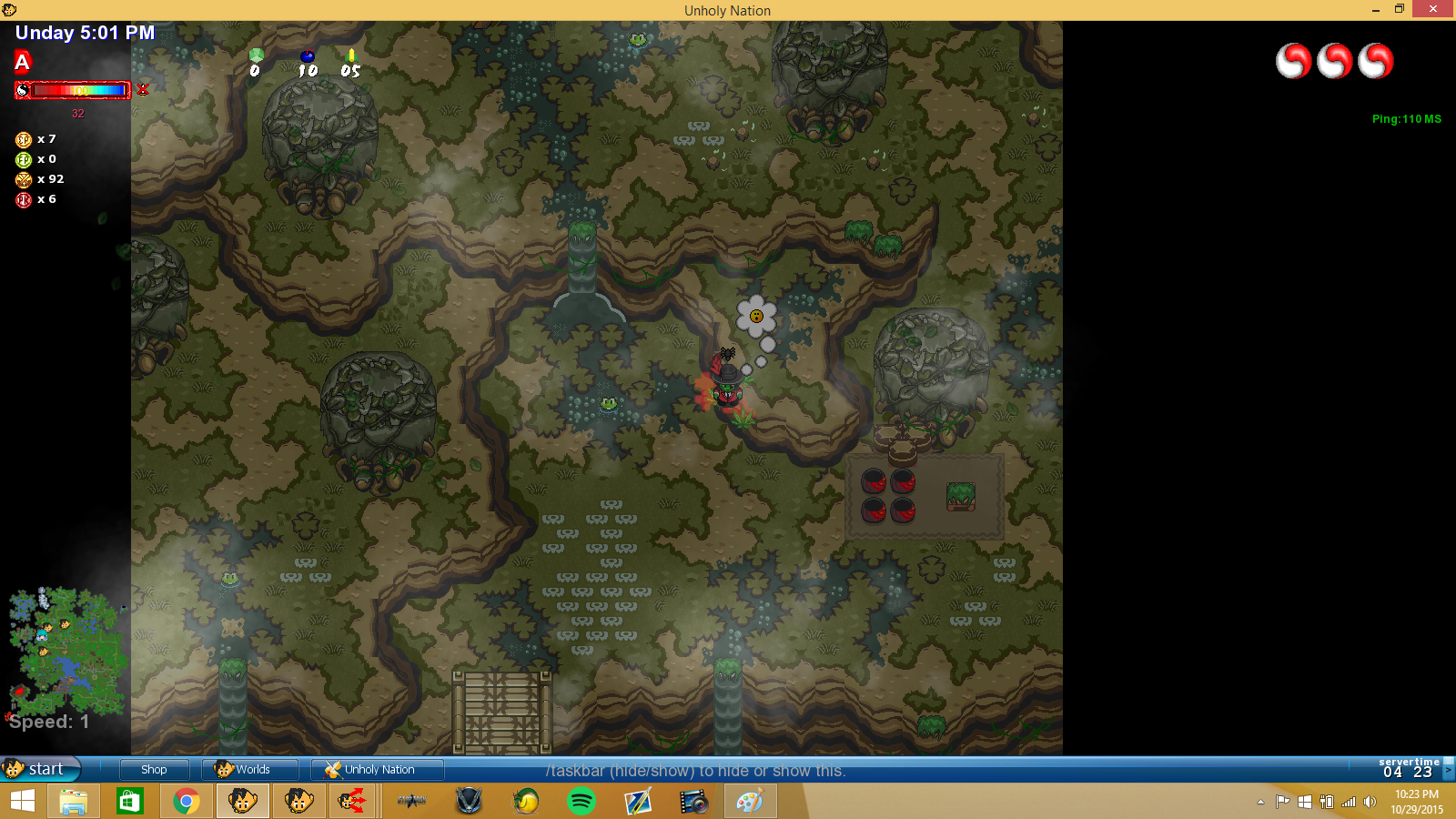Minimize the Unholy Nation window

coord(1375,9)
